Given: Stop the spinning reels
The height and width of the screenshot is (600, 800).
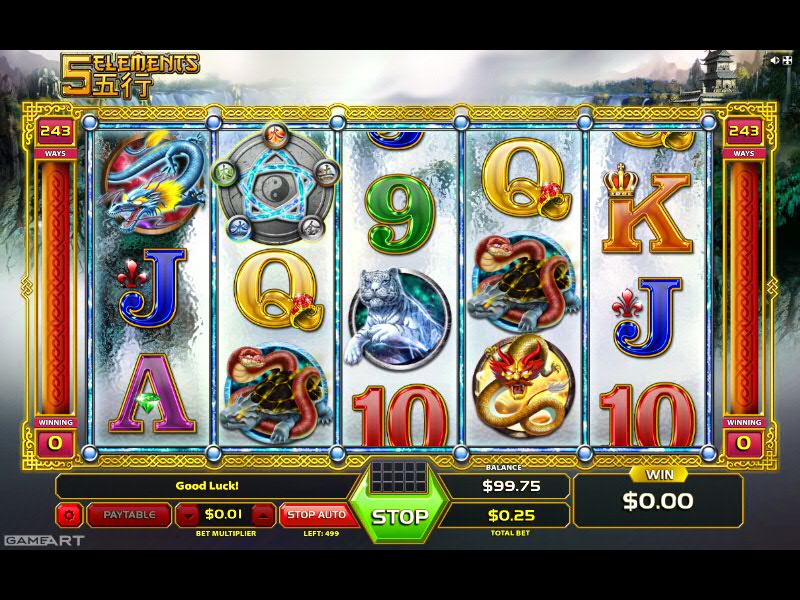Looking at the screenshot, I should click(400, 517).
